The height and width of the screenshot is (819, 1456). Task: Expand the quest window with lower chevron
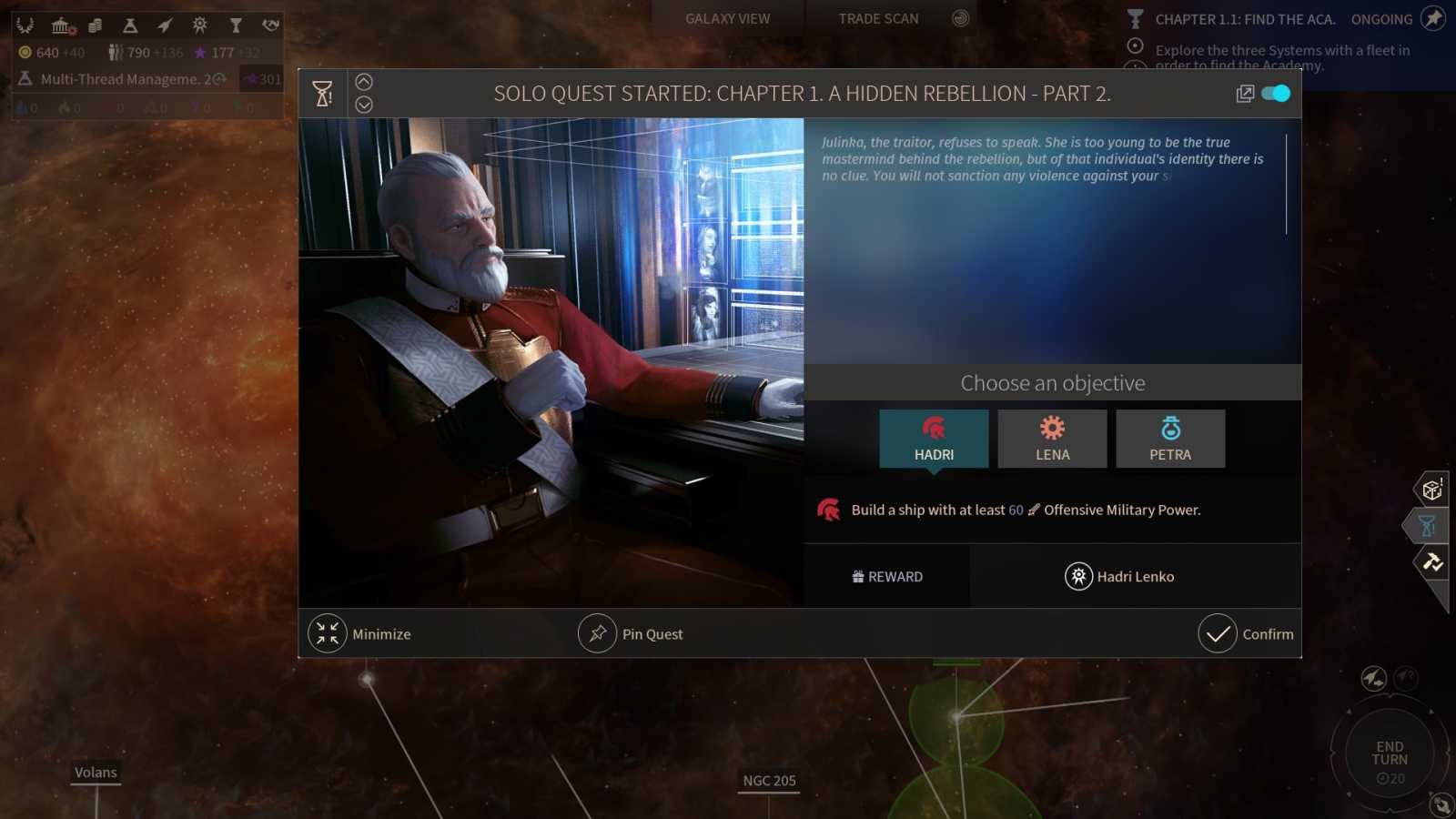coord(364,103)
